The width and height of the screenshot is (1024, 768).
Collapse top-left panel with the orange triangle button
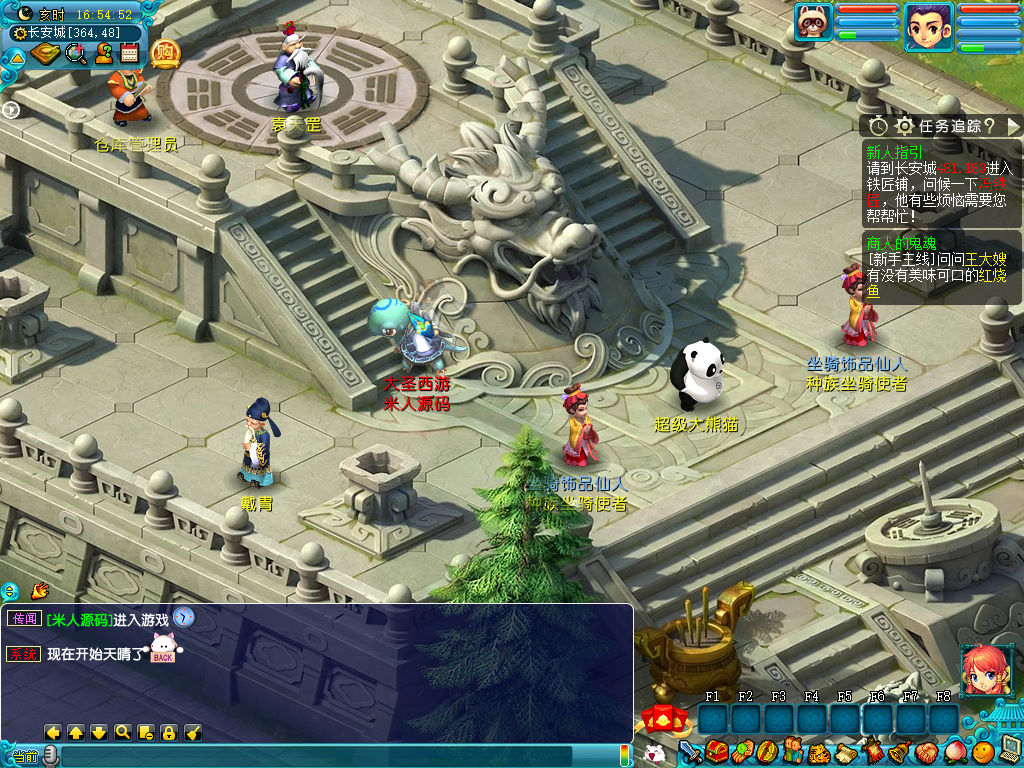(x=17, y=57)
